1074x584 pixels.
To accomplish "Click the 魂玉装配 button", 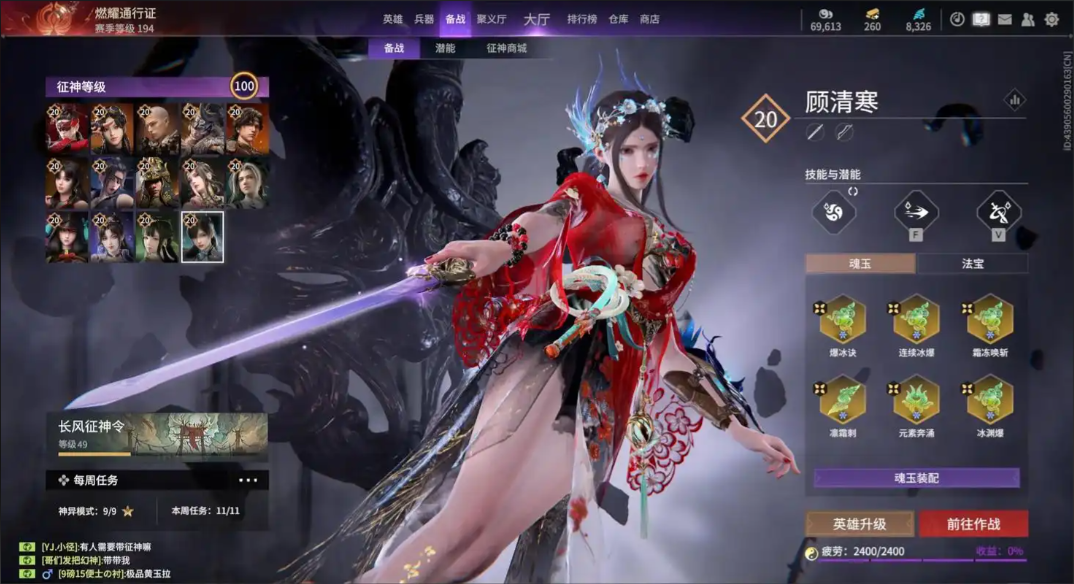I will coord(916,478).
